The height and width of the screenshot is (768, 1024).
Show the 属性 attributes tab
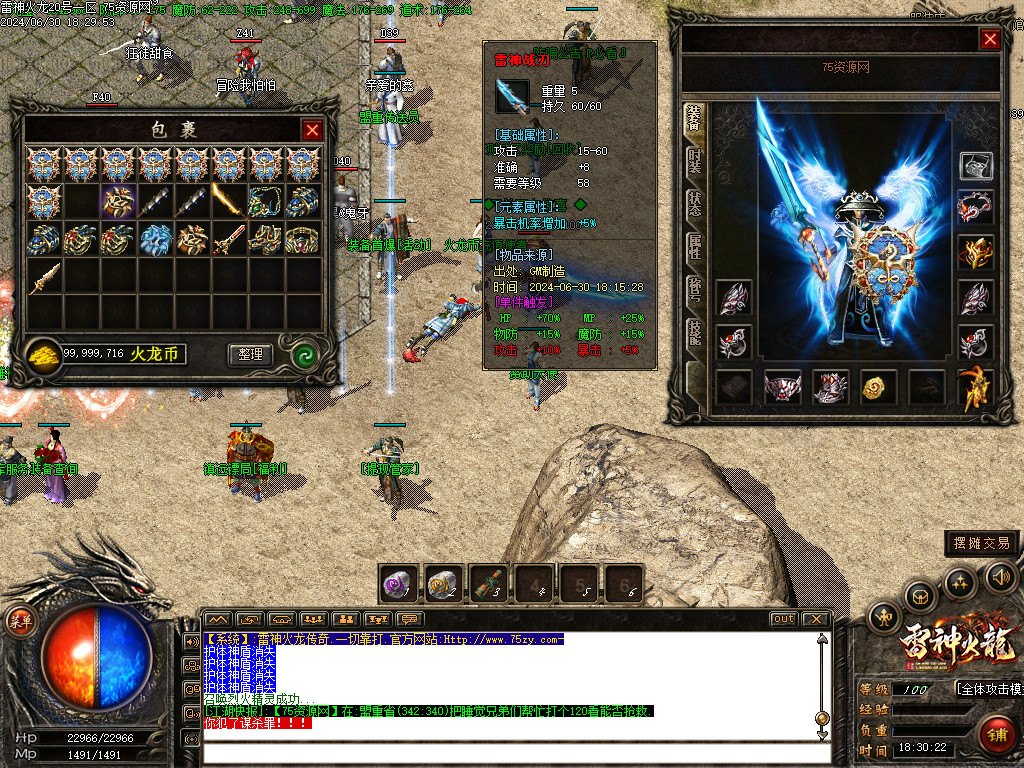click(694, 247)
